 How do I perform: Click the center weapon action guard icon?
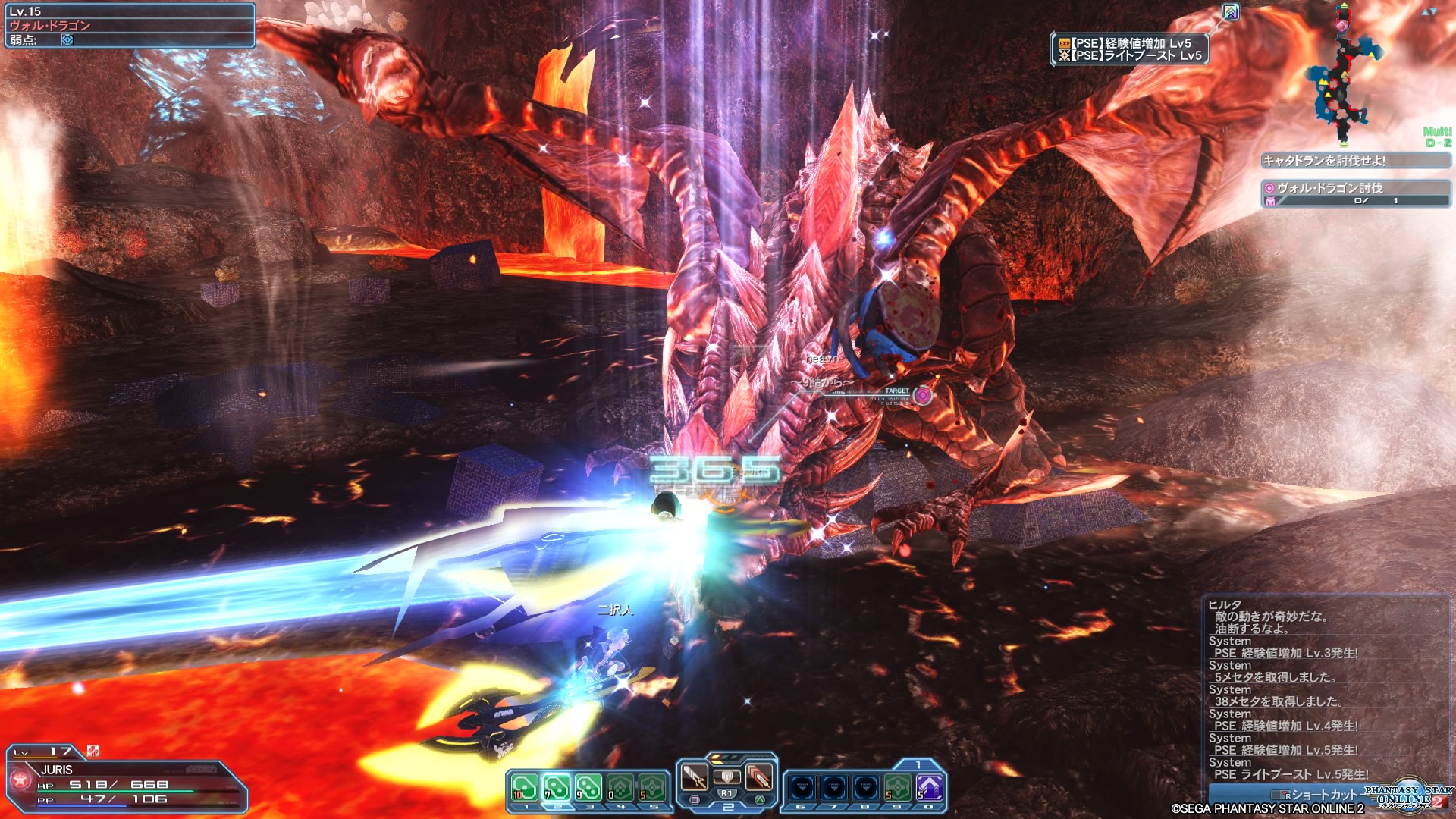coord(726,777)
